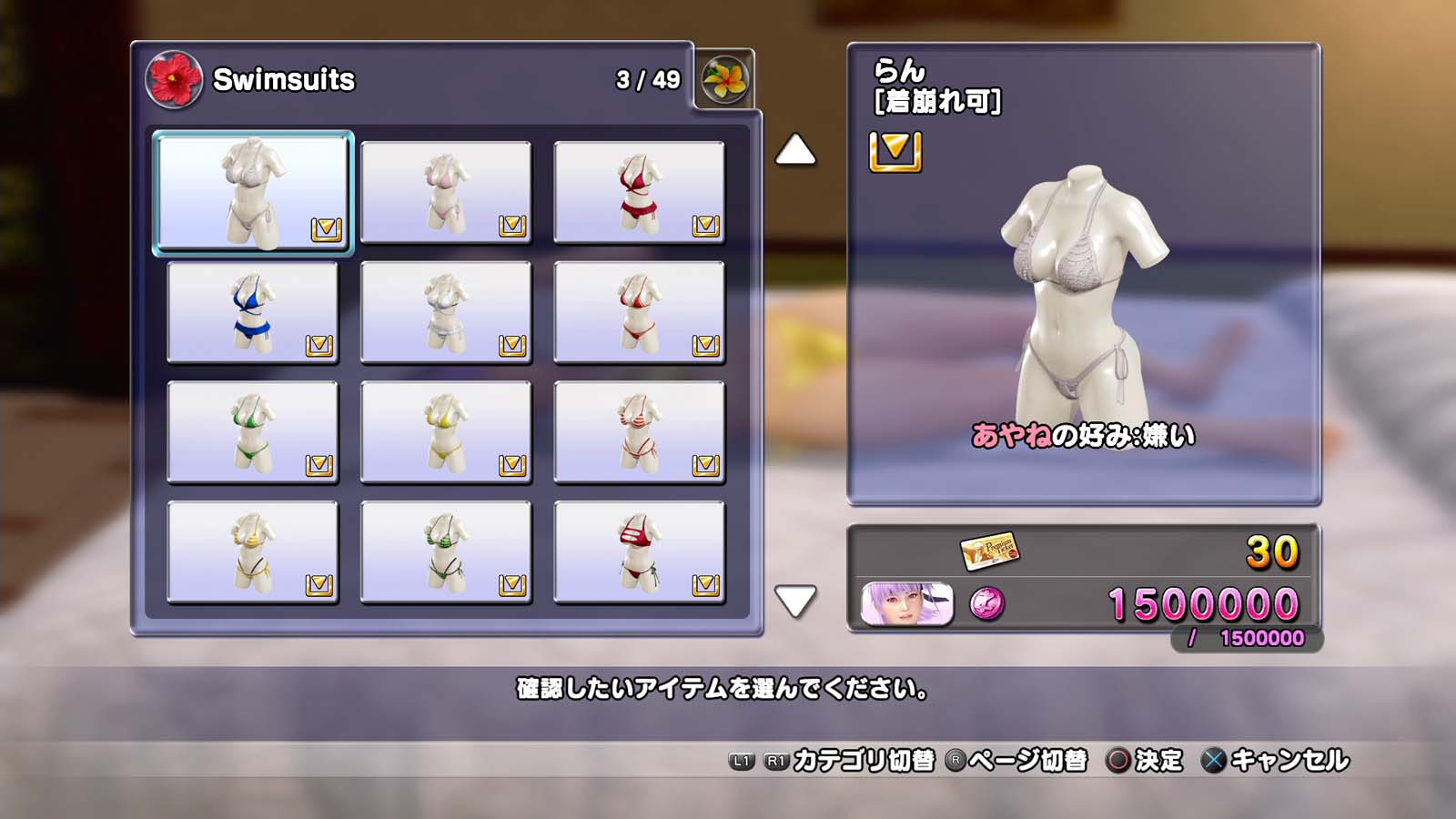
Task: Select the highlighted white crochet bikini tile
Action: [253, 192]
